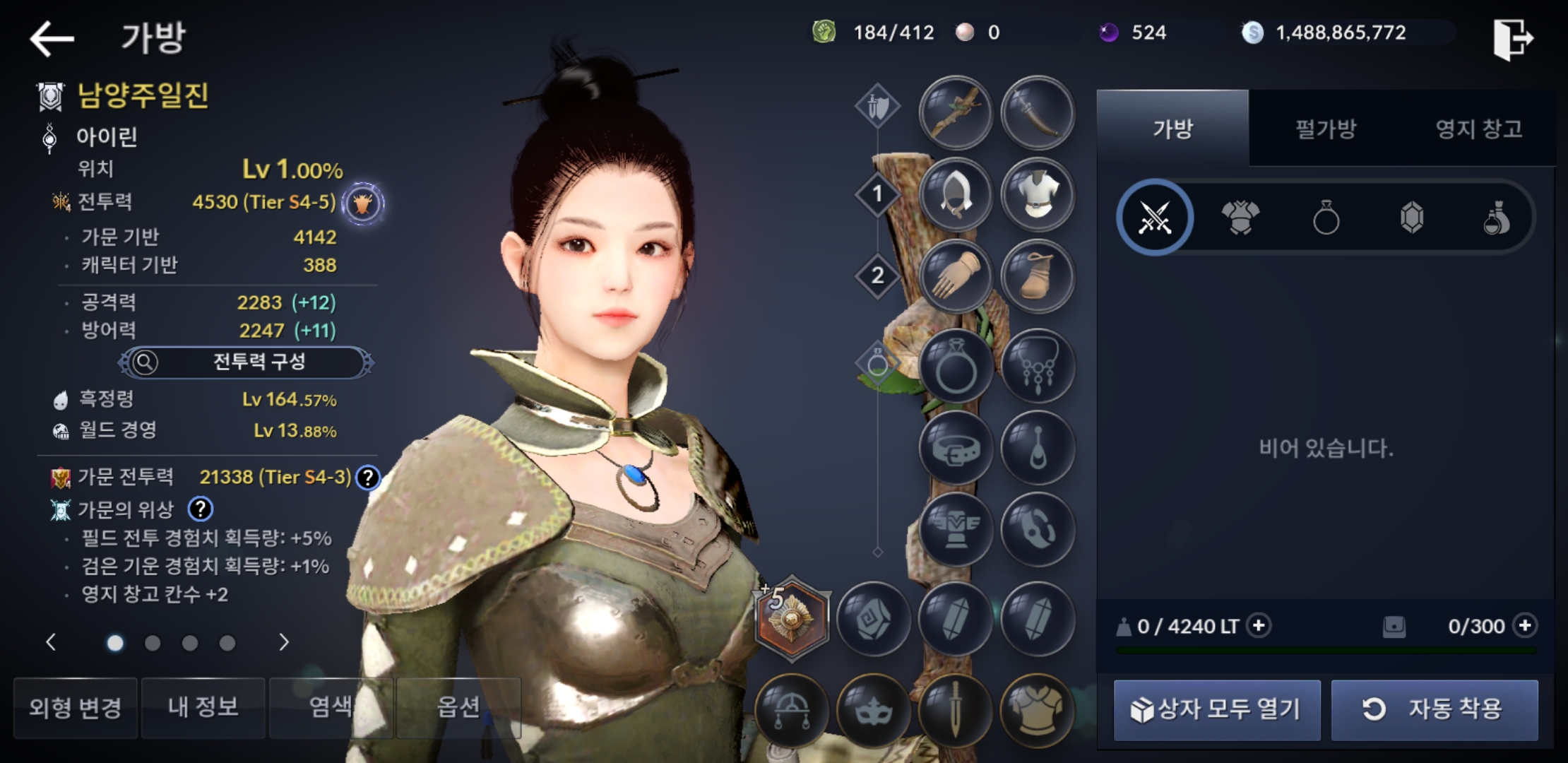Screen dimensions: 1568x763
Task: Exit via the door icon
Action: click(1512, 39)
